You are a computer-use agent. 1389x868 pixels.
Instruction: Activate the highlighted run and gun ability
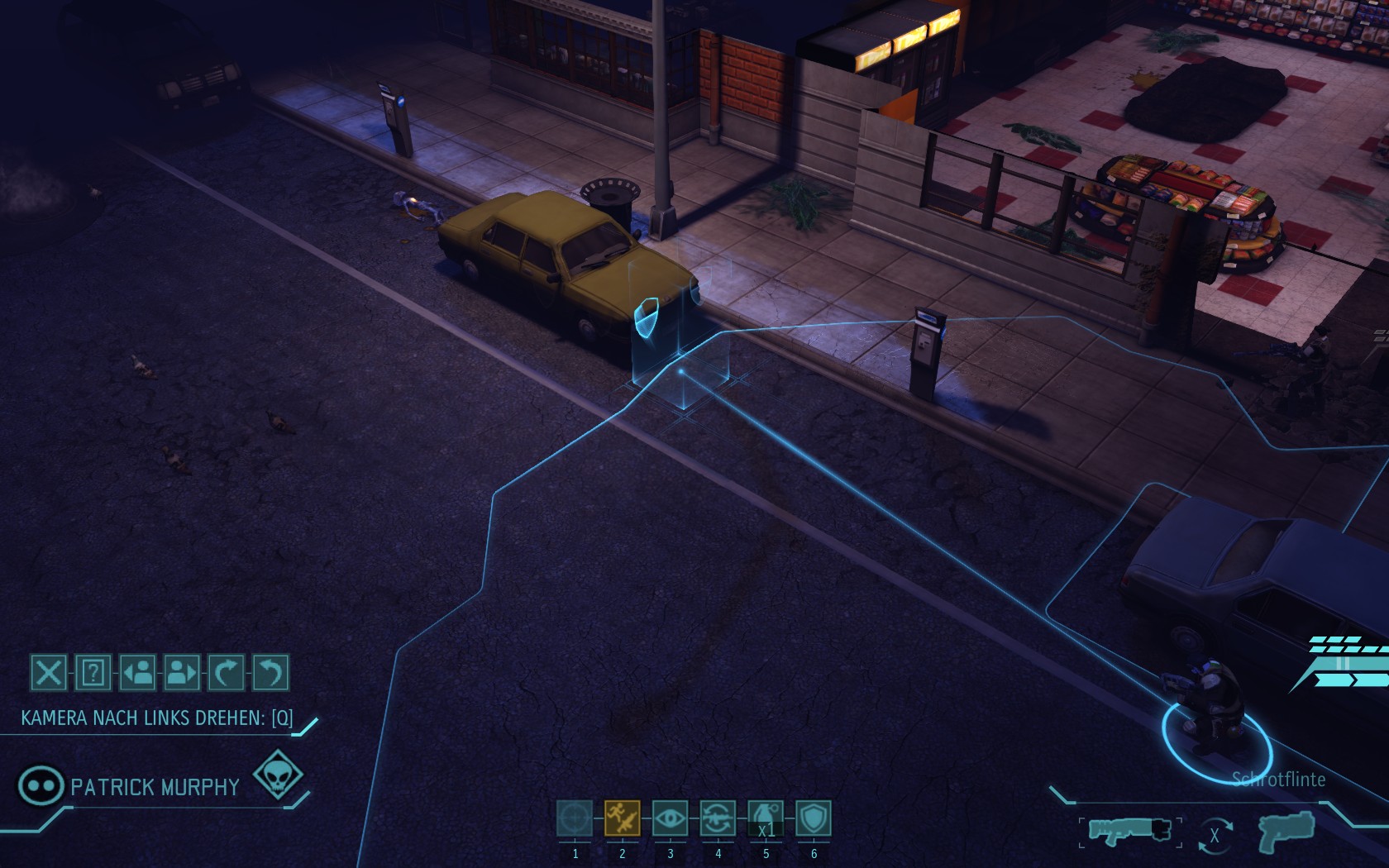pyautogui.click(x=622, y=818)
